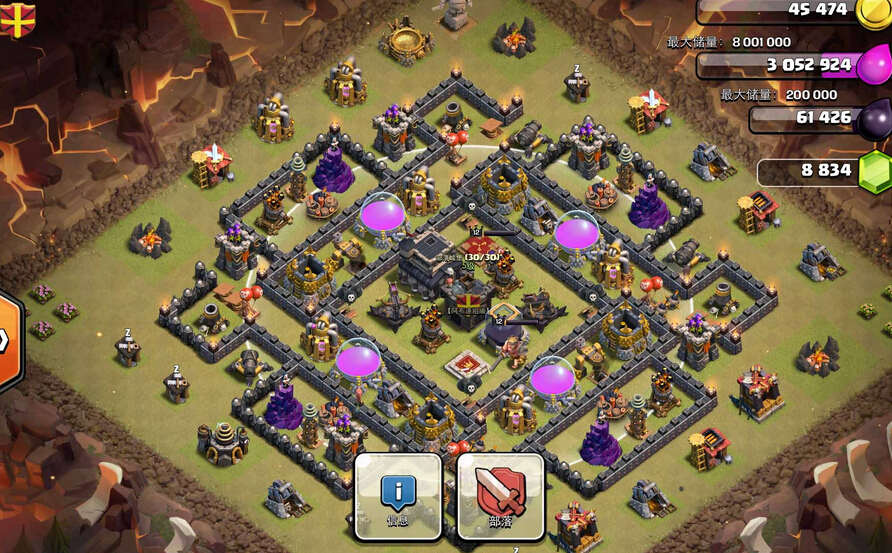Tap the 部落 clan sword-and-shield button
This screenshot has height=553, width=892.
500,496
